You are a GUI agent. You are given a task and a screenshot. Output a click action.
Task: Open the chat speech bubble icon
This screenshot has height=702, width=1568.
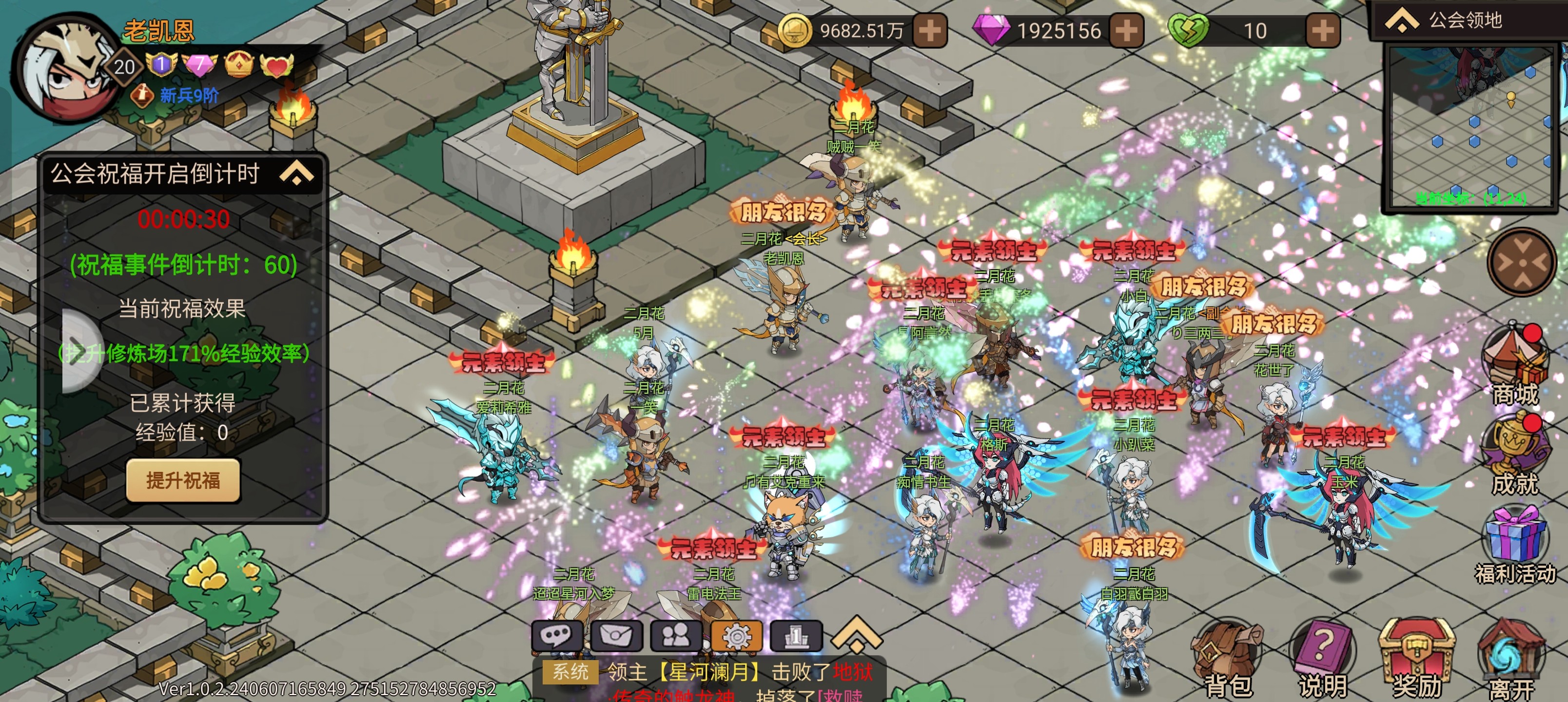tap(557, 636)
